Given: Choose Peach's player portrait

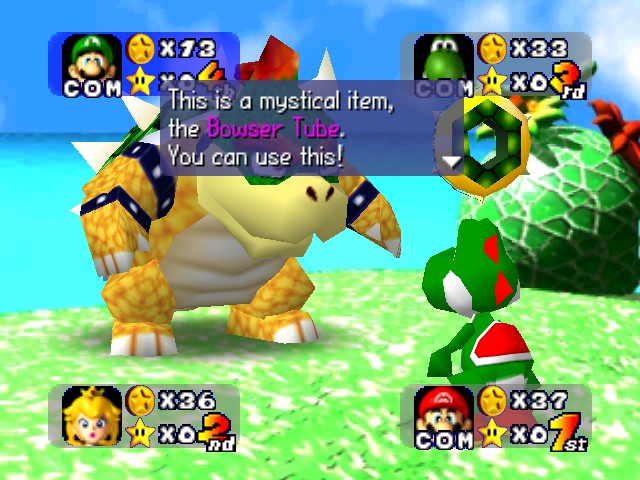Looking at the screenshot, I should [90, 416].
